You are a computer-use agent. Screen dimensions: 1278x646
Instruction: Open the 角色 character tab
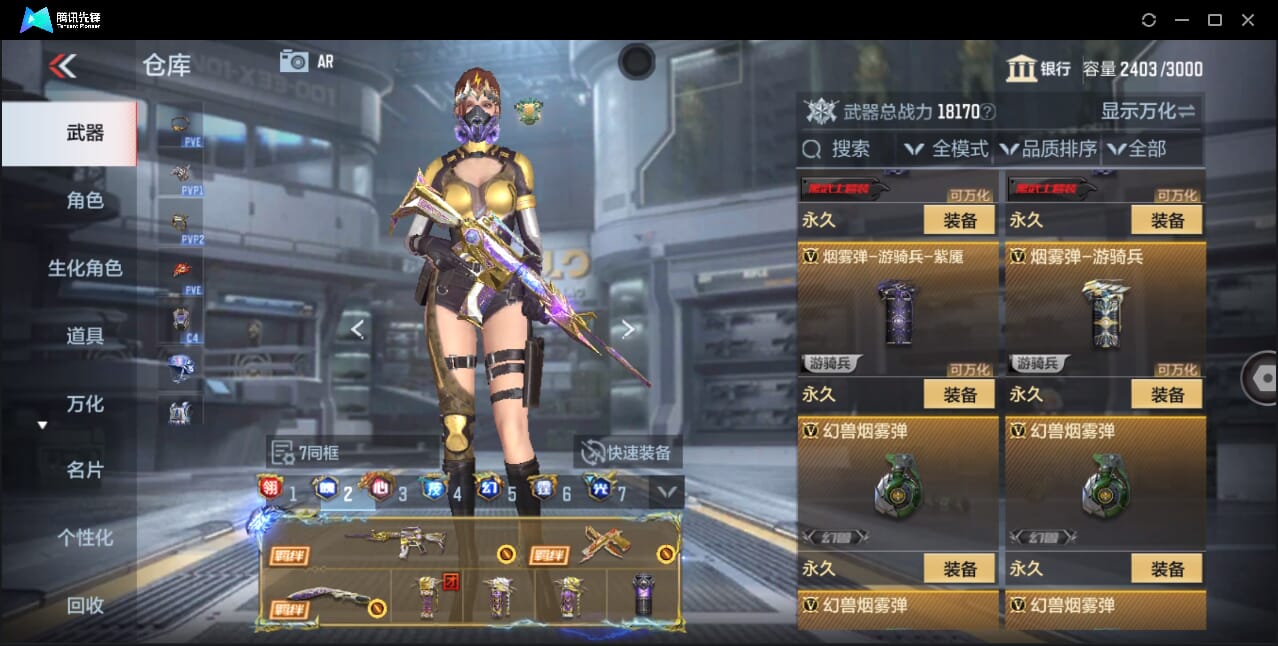(85, 200)
